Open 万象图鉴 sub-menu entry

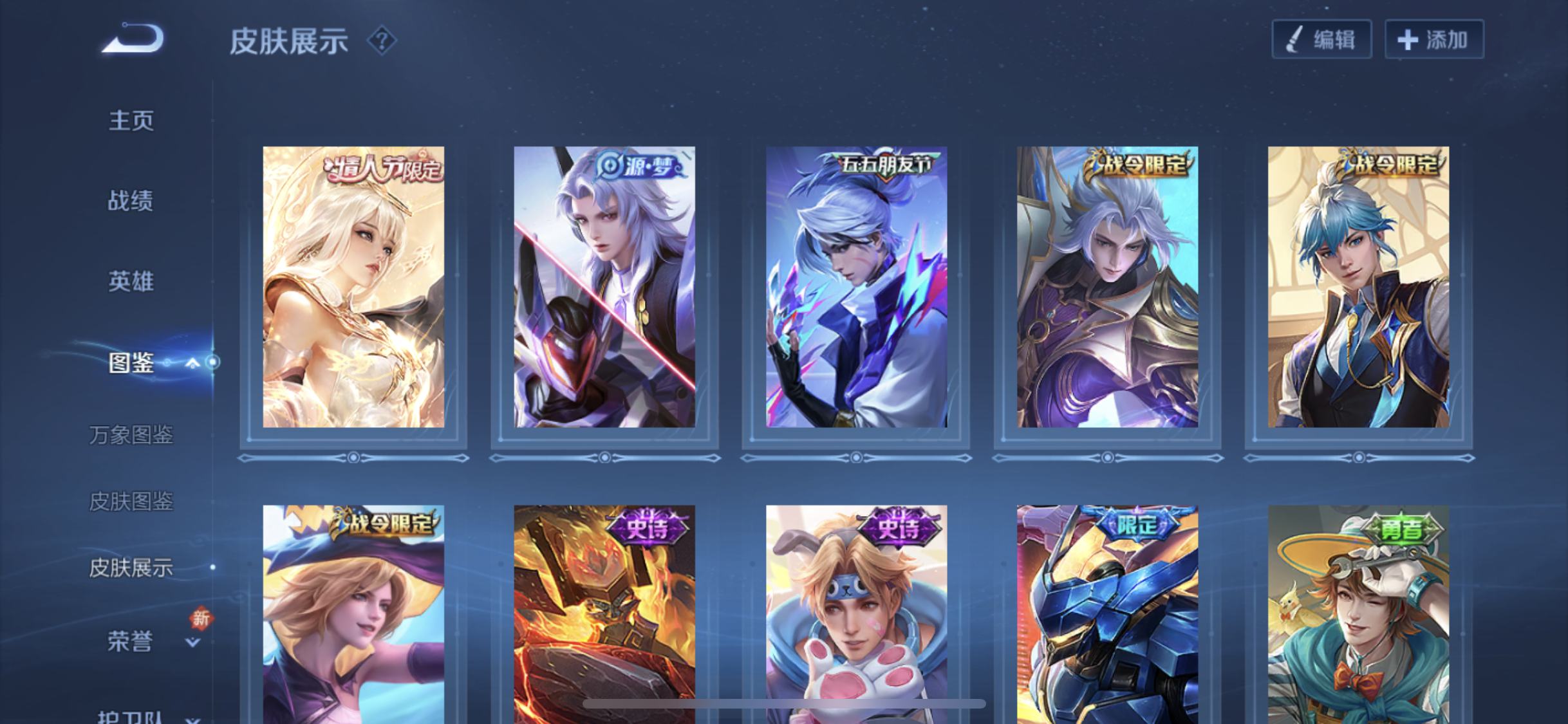pos(131,435)
